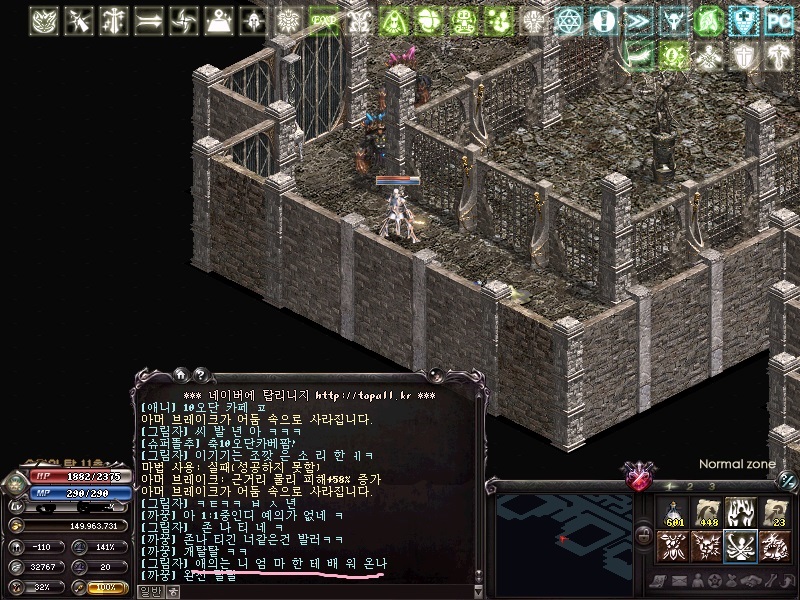800x600 pixels.
Task: Activate the flaming figure skill slot
Action: point(741,513)
